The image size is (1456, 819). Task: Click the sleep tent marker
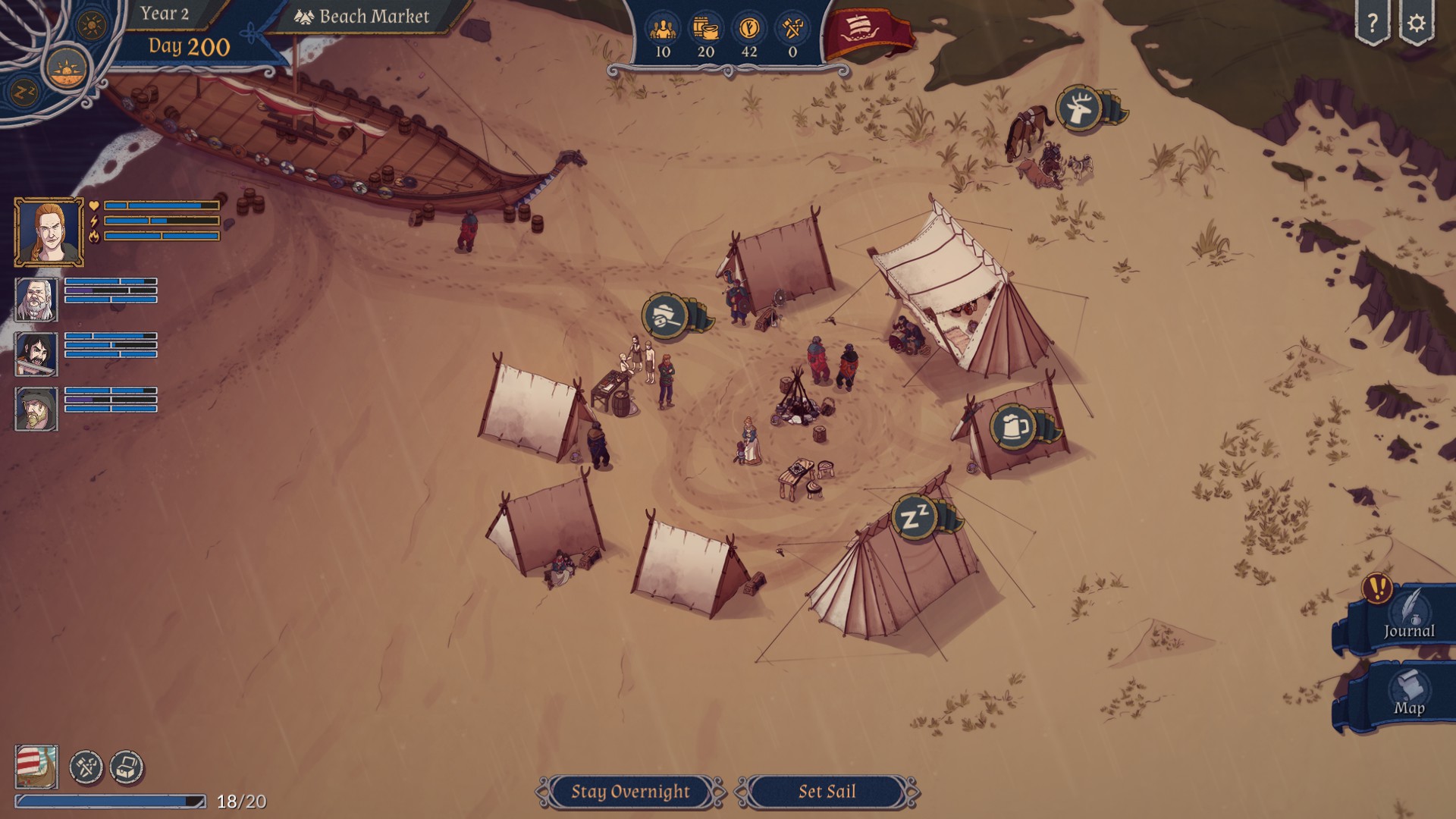tap(915, 518)
